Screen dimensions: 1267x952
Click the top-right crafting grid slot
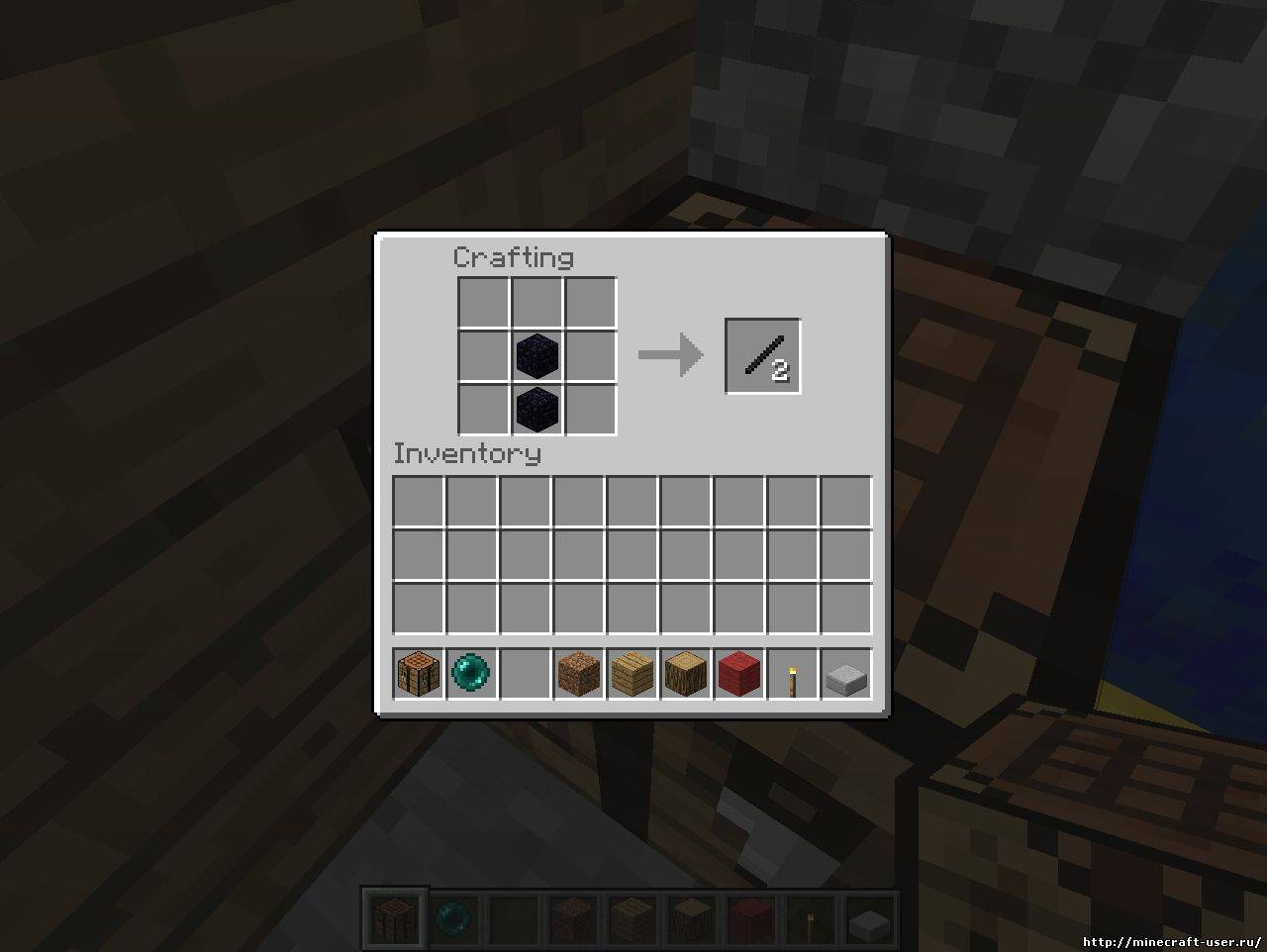pos(589,304)
